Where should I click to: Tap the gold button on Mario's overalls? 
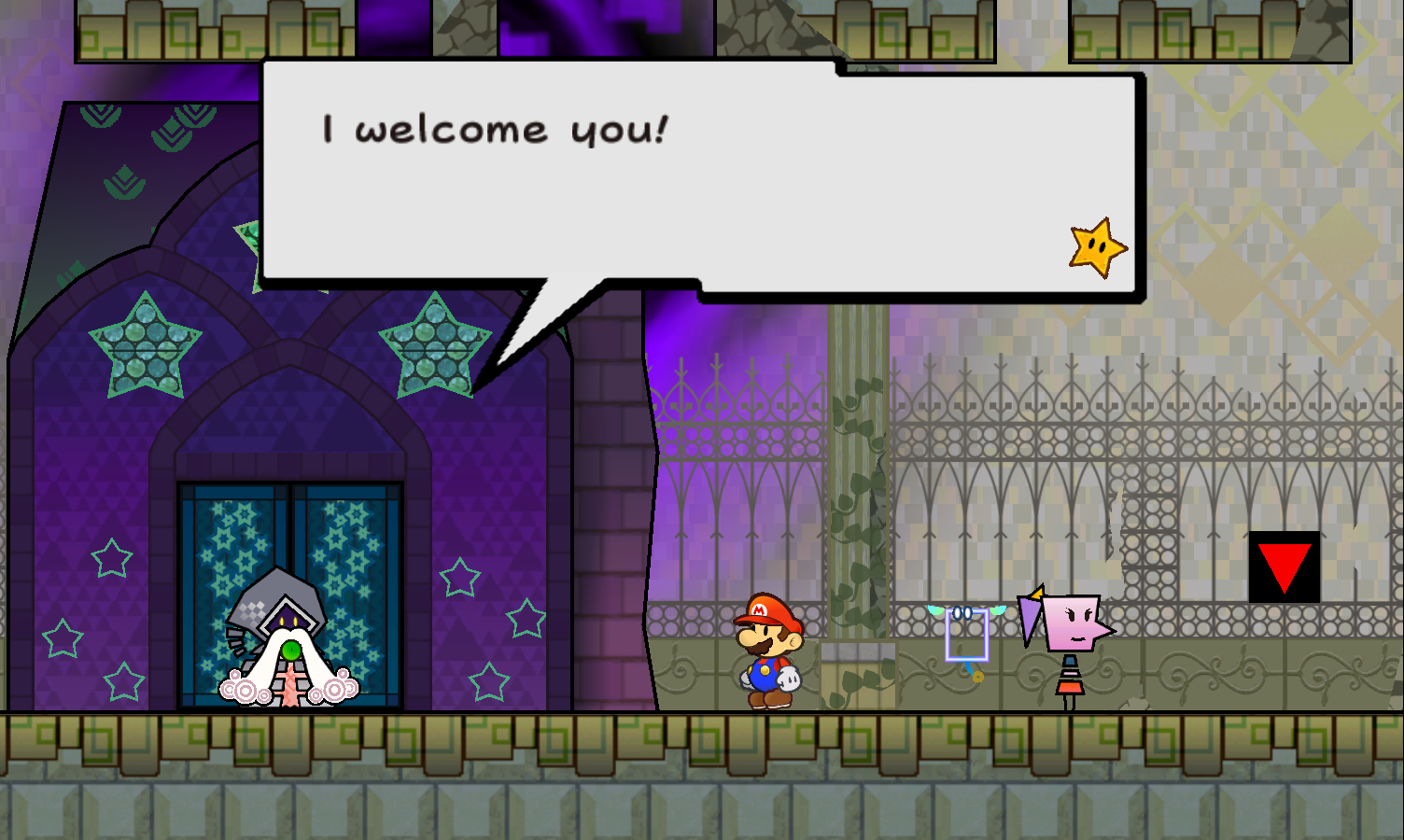[765, 668]
